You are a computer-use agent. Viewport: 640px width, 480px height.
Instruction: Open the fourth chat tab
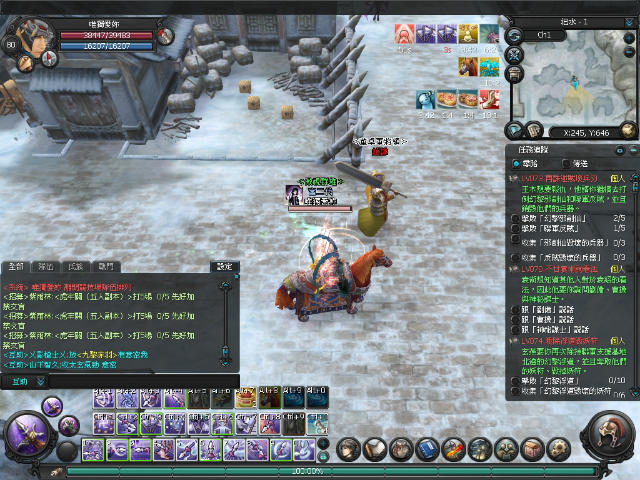point(105,267)
